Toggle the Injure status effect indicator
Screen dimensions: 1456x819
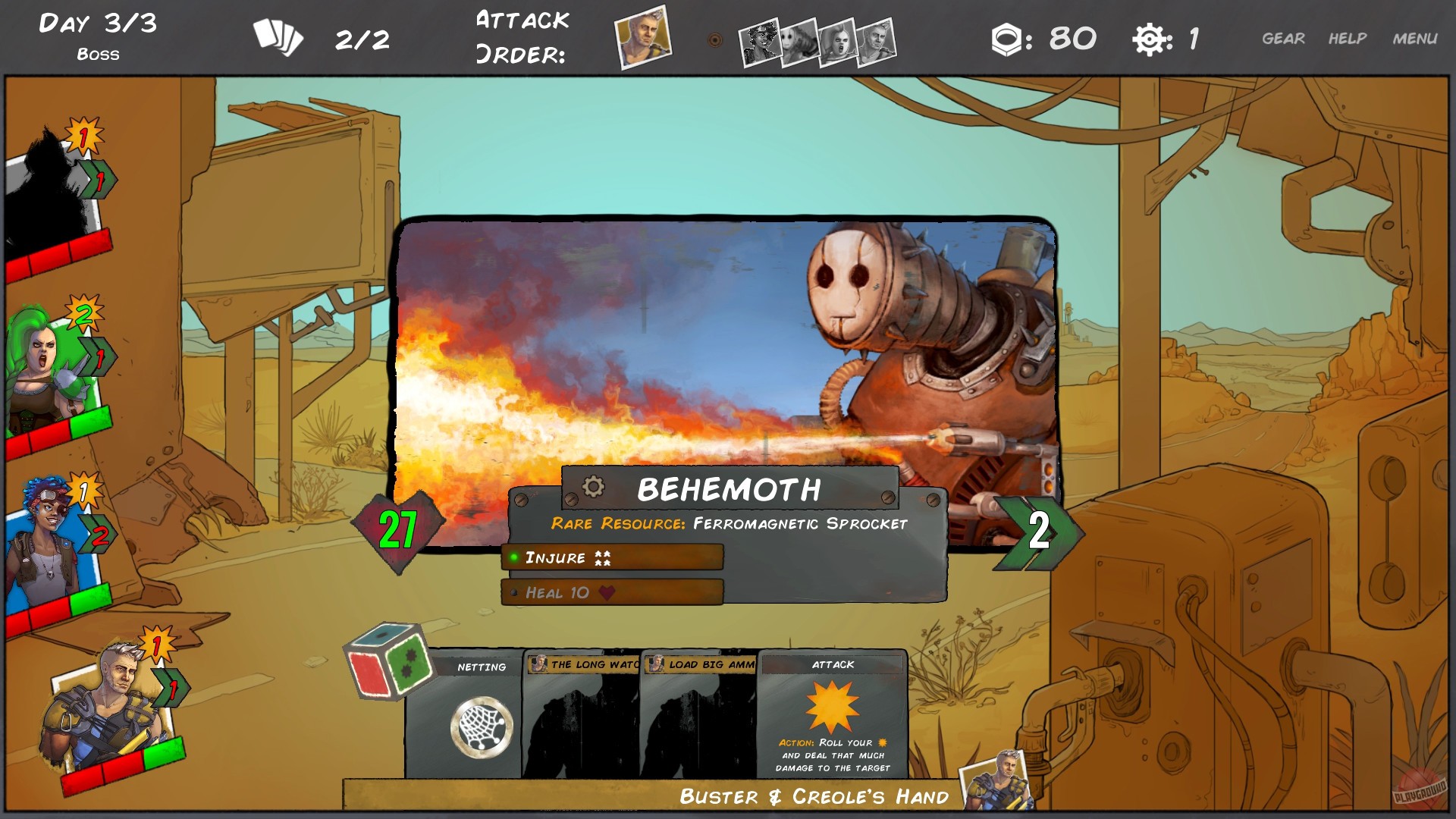(x=515, y=558)
